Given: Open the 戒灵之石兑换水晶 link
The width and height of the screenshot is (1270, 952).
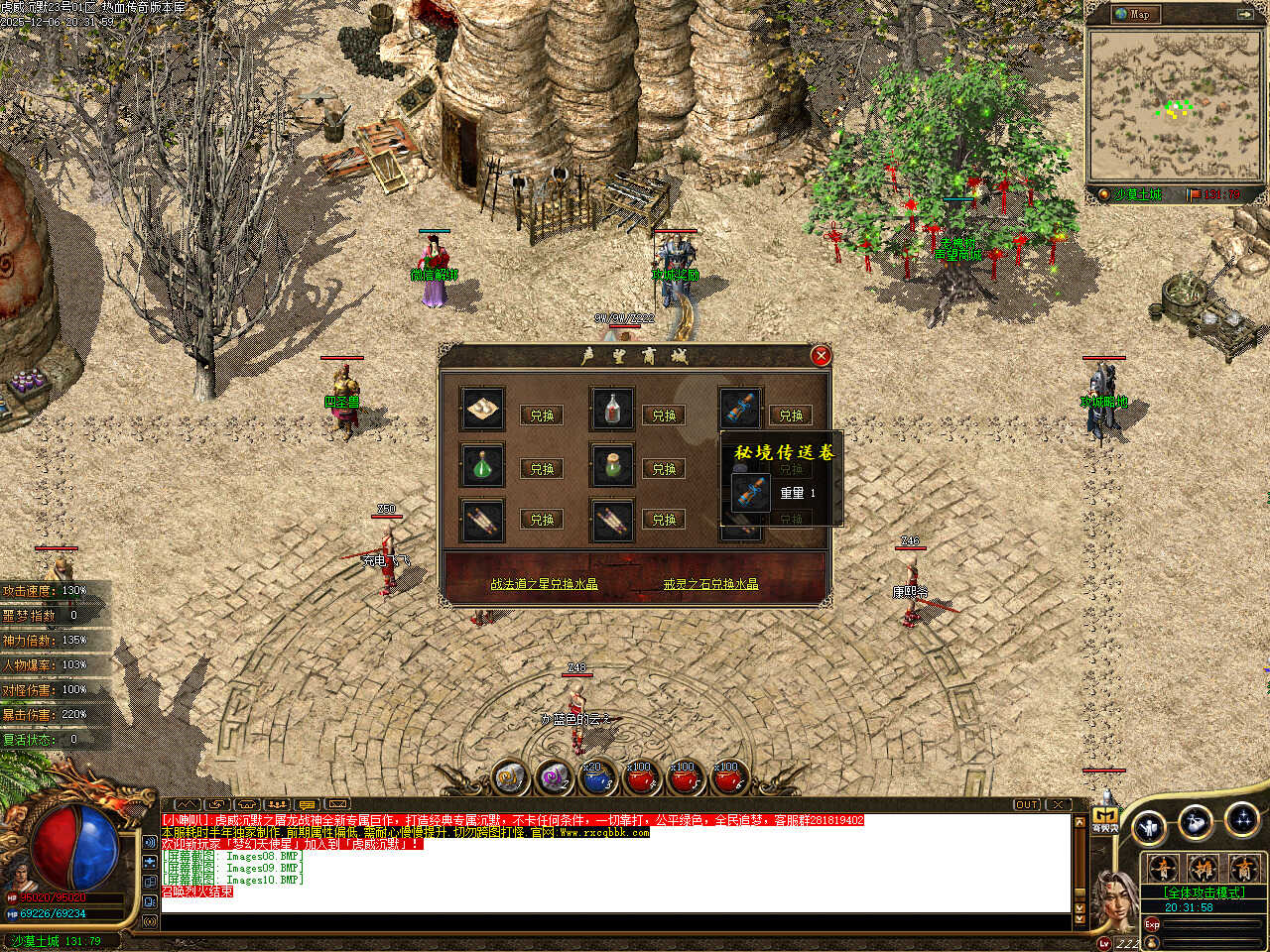Looking at the screenshot, I should (x=710, y=584).
